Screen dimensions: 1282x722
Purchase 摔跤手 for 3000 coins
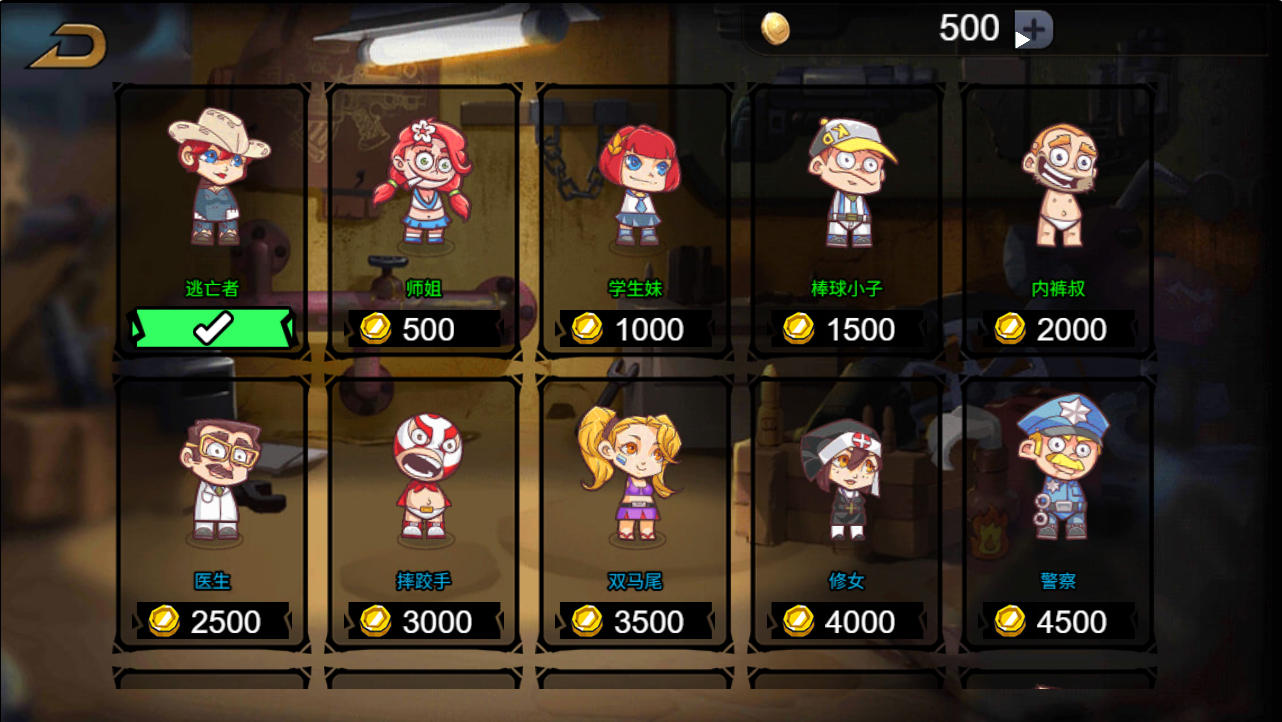point(424,621)
